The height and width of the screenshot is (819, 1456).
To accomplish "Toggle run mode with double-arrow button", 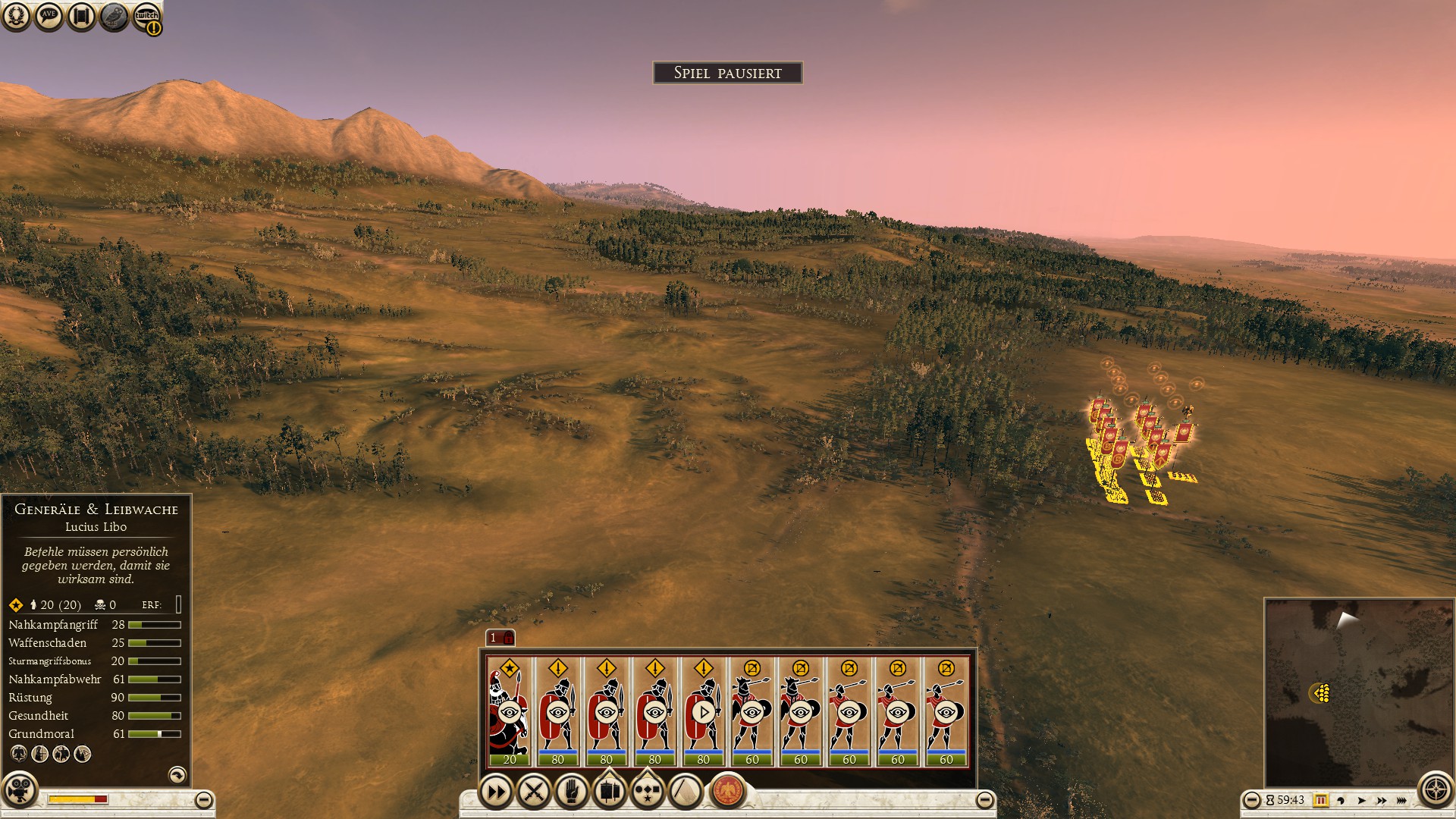I will pos(496,792).
